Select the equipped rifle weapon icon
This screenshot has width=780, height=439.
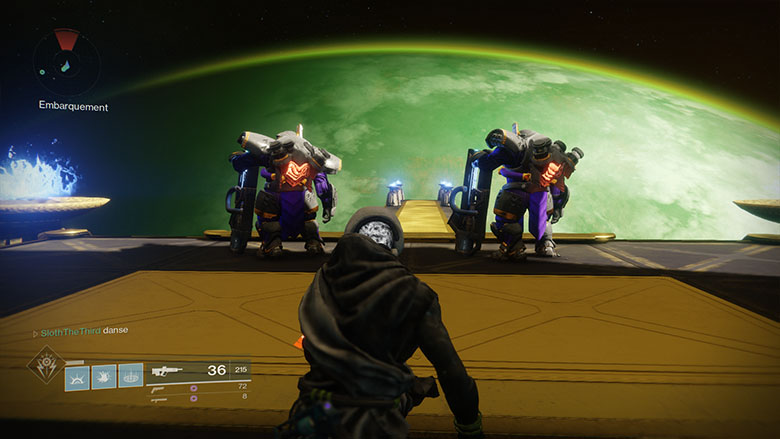pos(165,370)
